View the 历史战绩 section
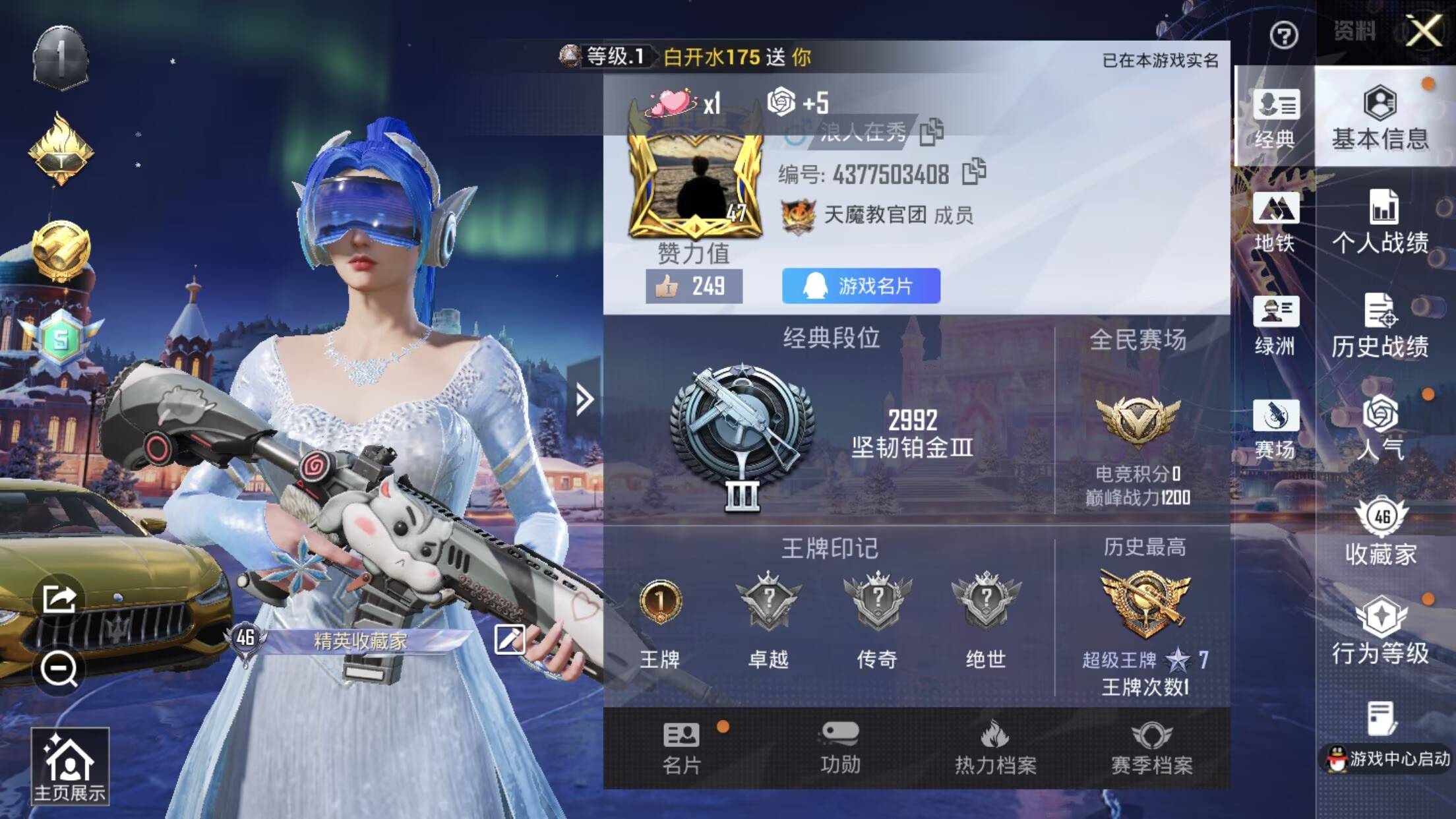This screenshot has width=1456, height=819. pos(1380,326)
